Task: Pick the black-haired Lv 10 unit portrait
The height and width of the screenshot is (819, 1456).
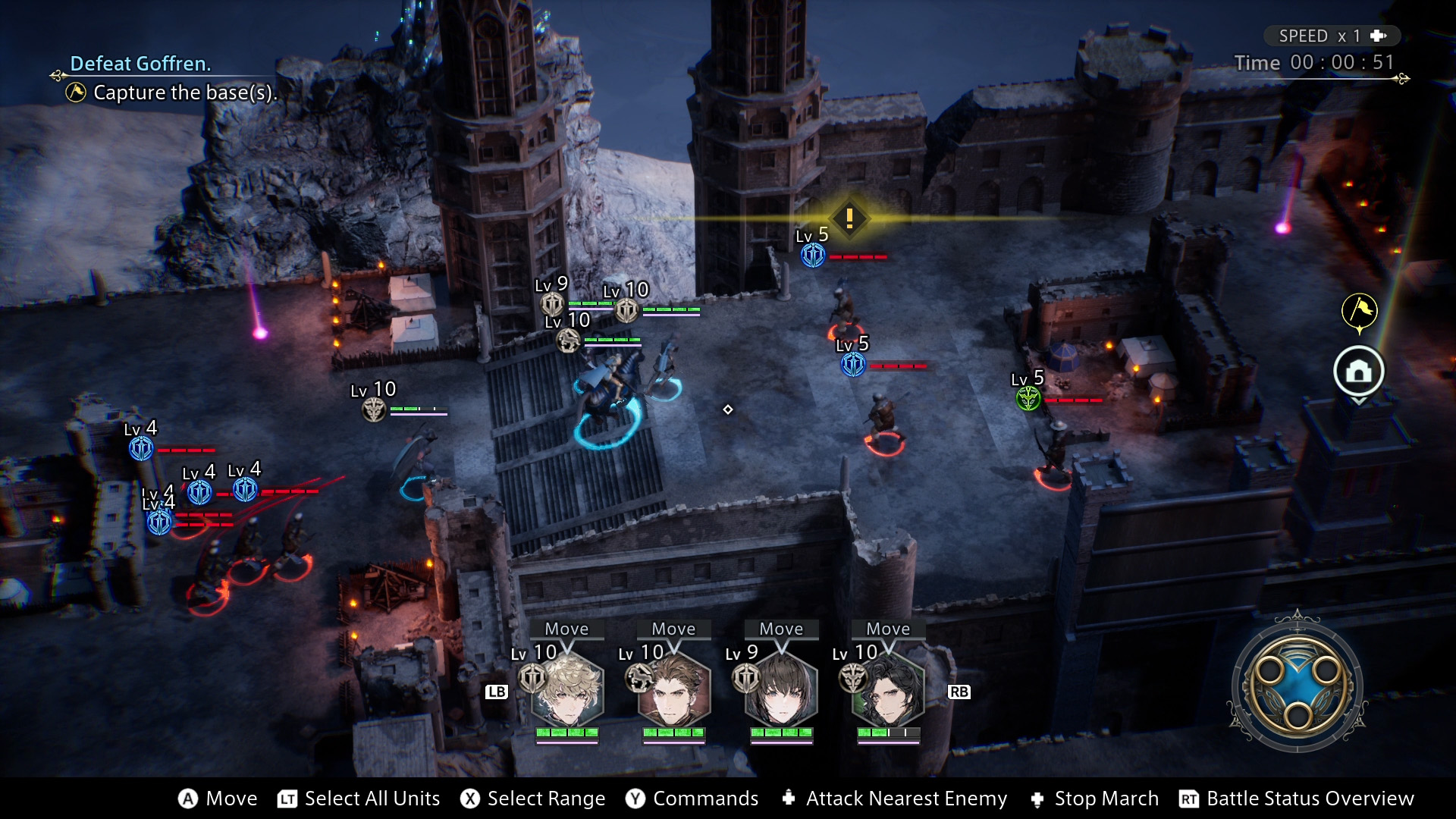Action: (x=888, y=690)
